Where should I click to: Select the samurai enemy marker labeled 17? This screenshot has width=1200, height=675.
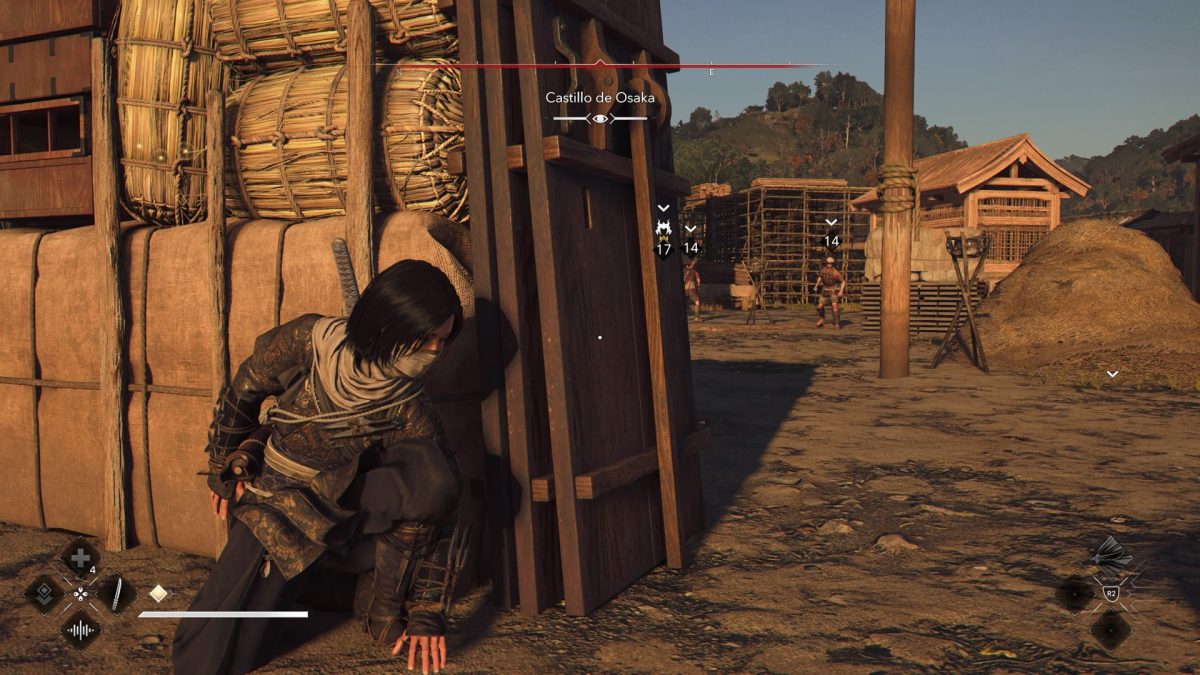[x=663, y=231]
